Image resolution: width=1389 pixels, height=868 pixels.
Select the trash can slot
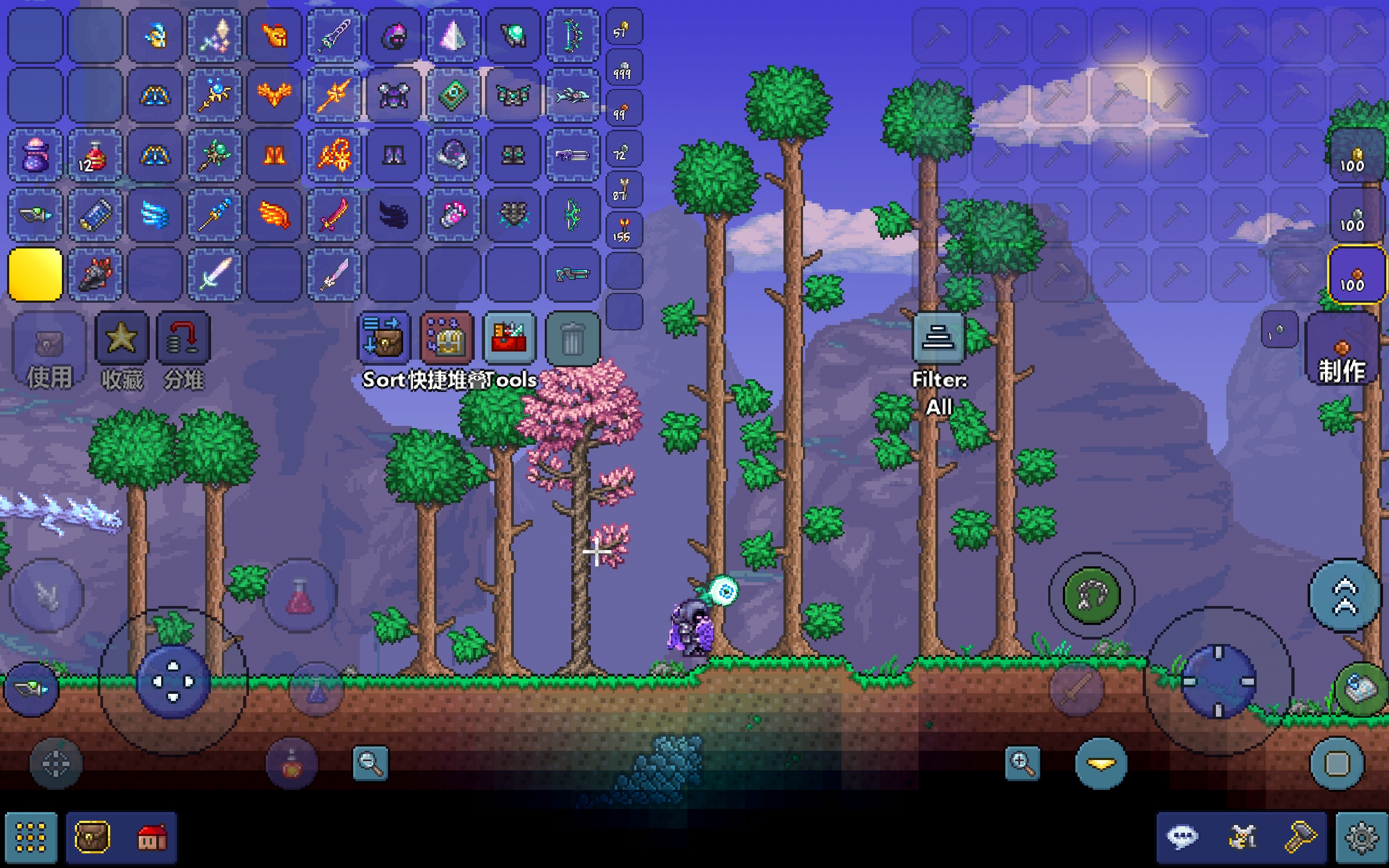572,338
